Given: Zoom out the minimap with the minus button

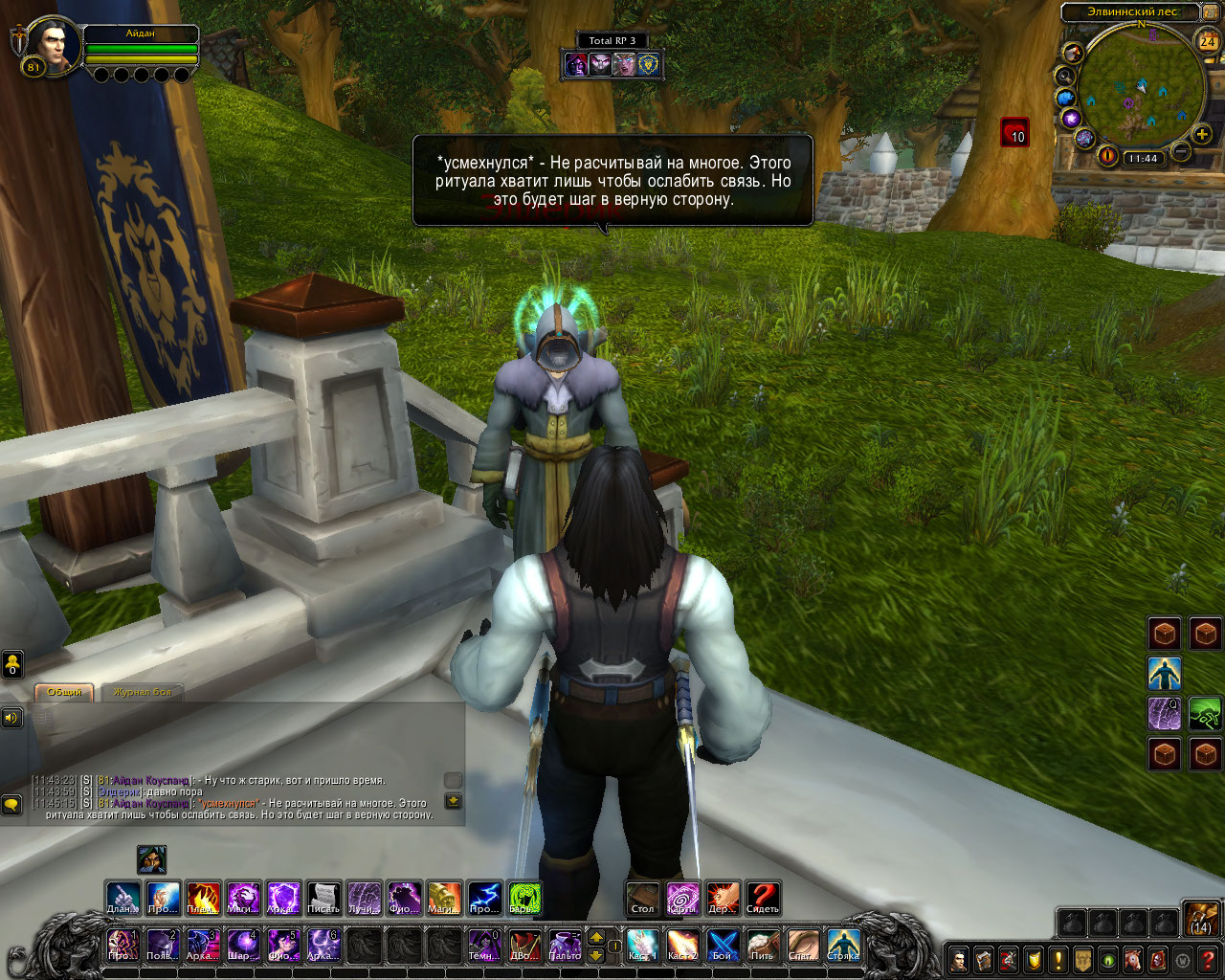Looking at the screenshot, I should 1182,151.
